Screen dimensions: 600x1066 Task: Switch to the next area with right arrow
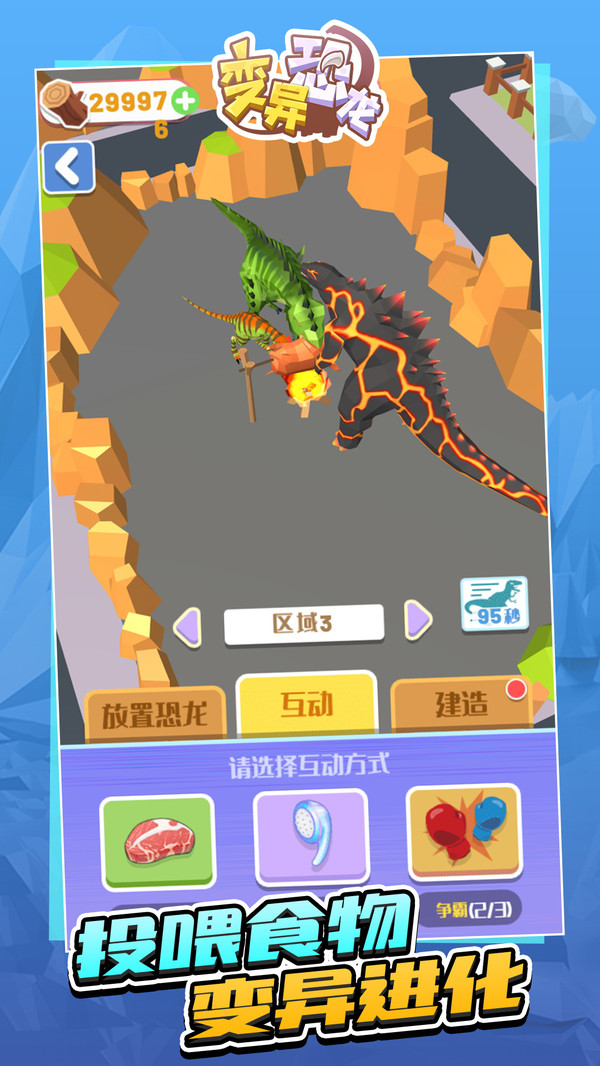419,621
